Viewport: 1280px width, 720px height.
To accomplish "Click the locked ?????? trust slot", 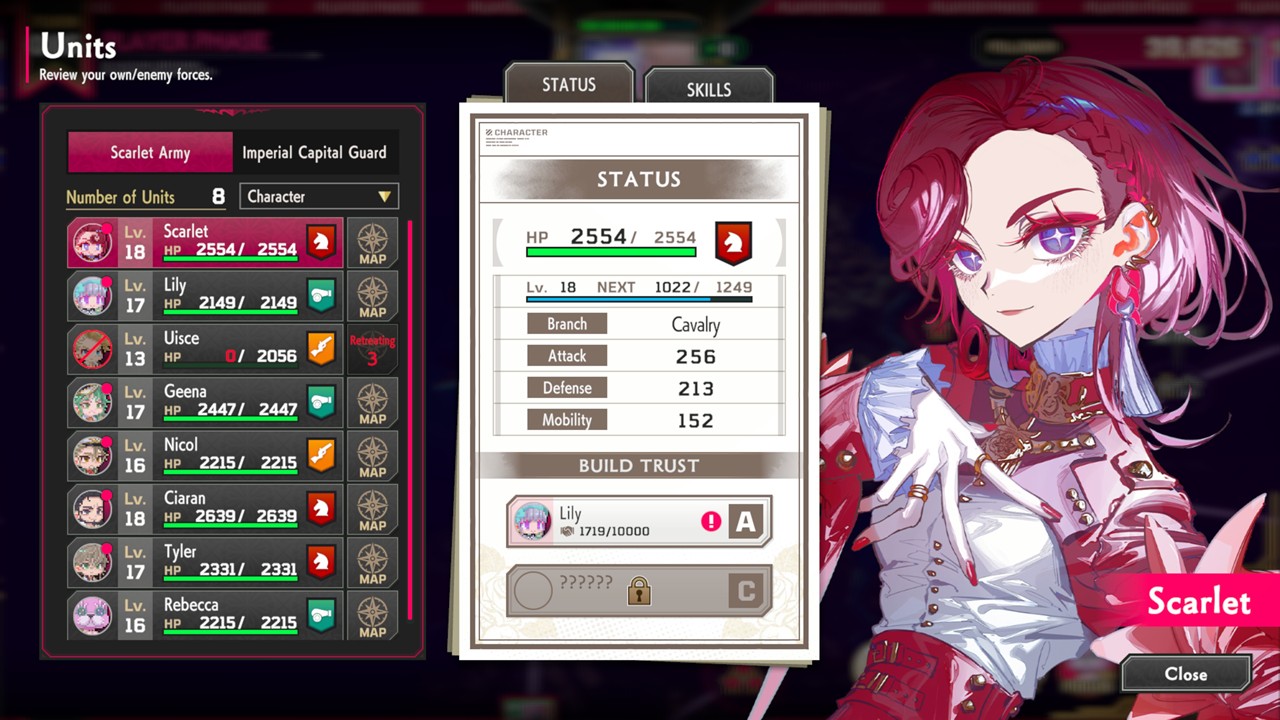I will [639, 590].
